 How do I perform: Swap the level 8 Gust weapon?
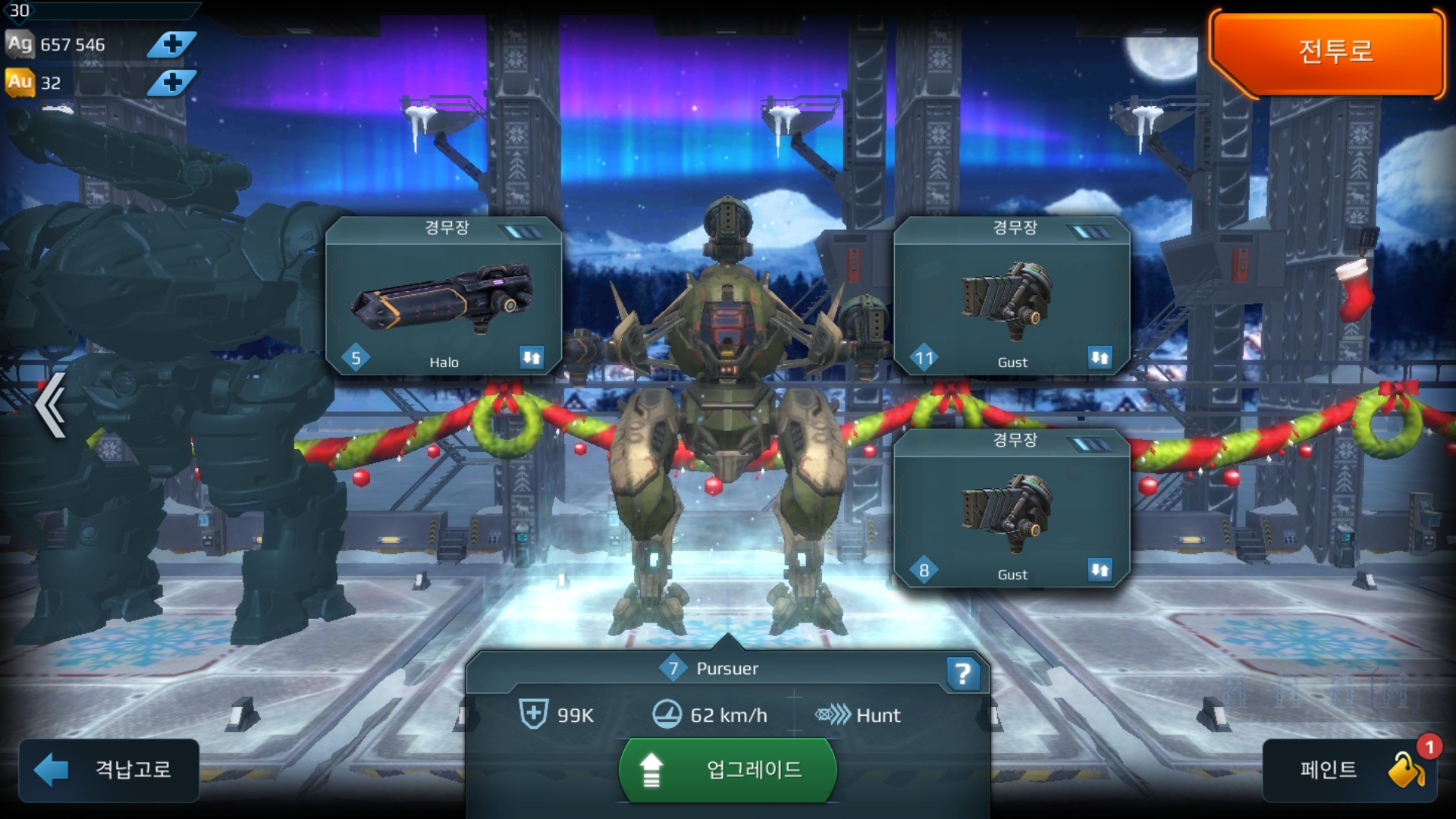(1100, 570)
